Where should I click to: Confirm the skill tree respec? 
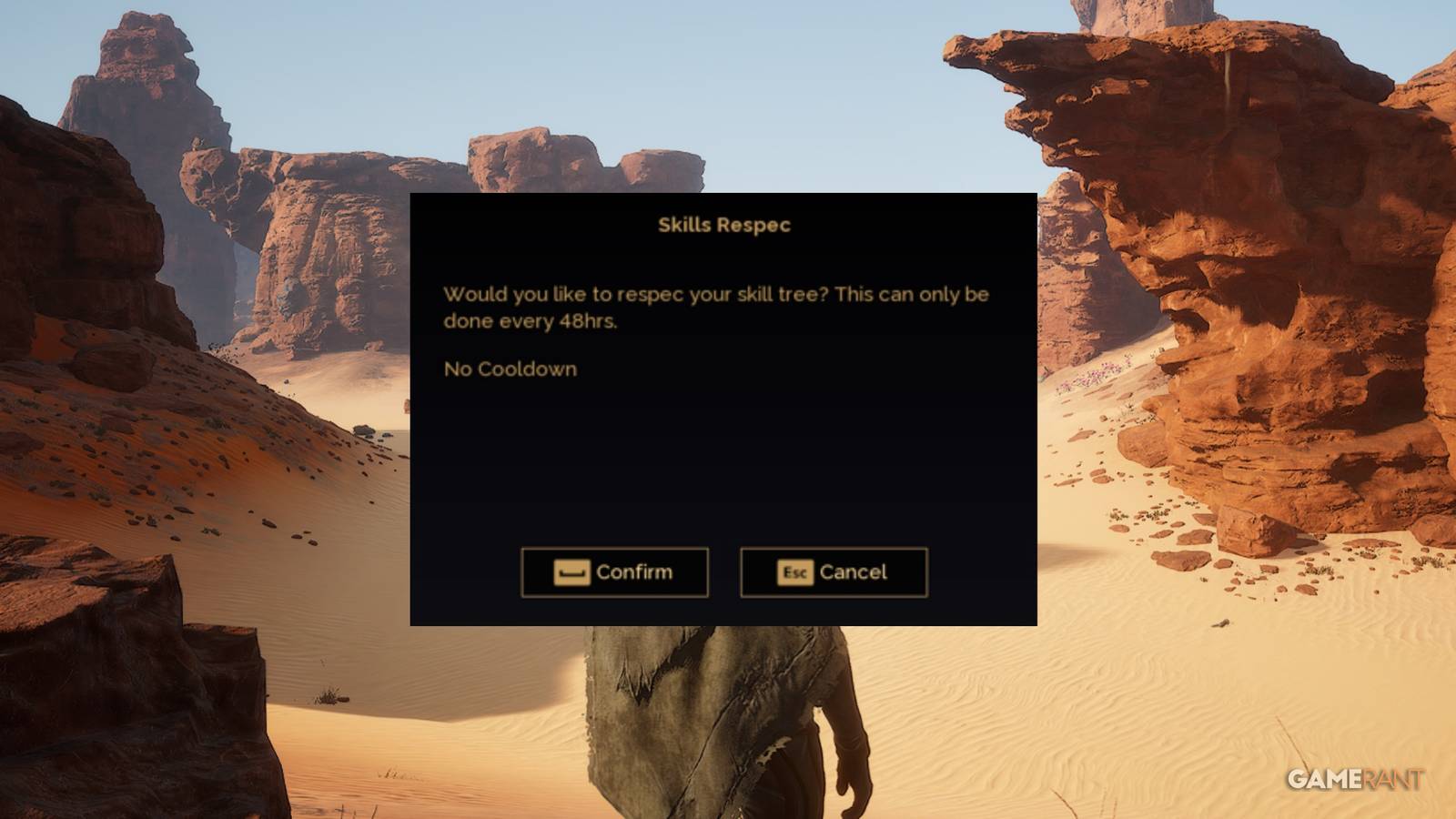coord(615,572)
